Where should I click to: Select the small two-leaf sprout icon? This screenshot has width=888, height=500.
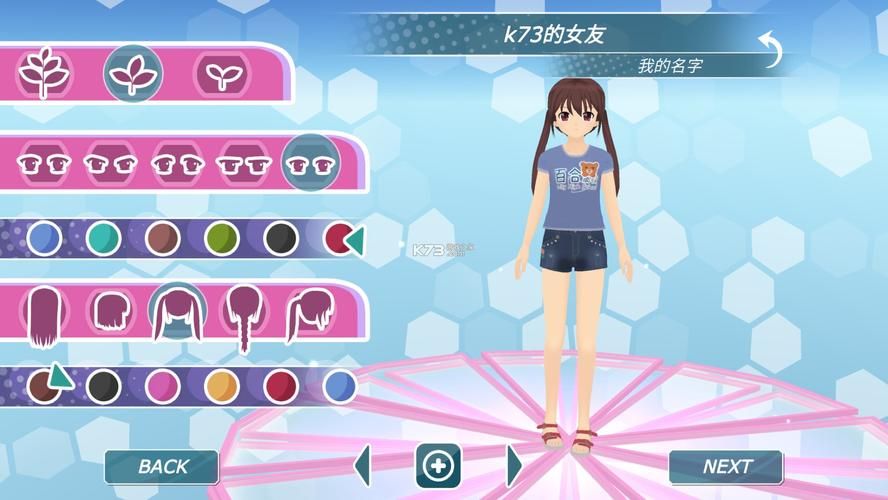pyautogui.click(x=218, y=73)
